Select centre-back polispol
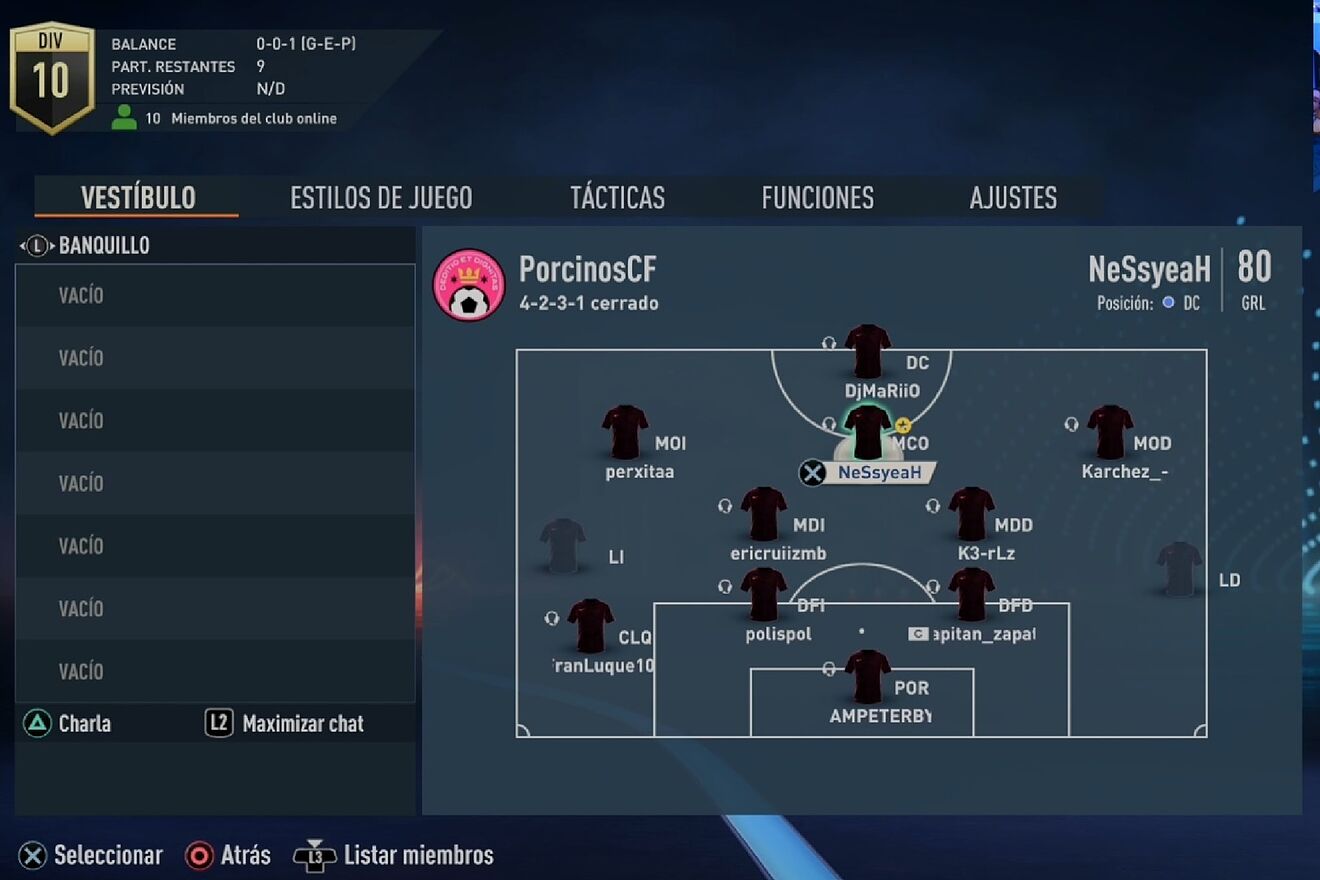Screen dimensions: 1320x880 pyautogui.click(x=763, y=595)
